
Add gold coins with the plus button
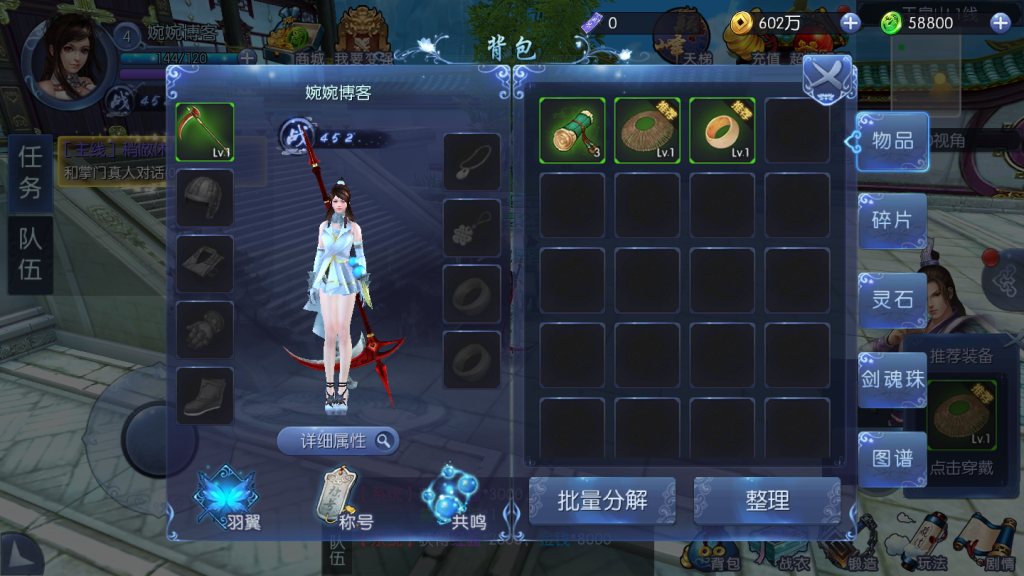[850, 23]
